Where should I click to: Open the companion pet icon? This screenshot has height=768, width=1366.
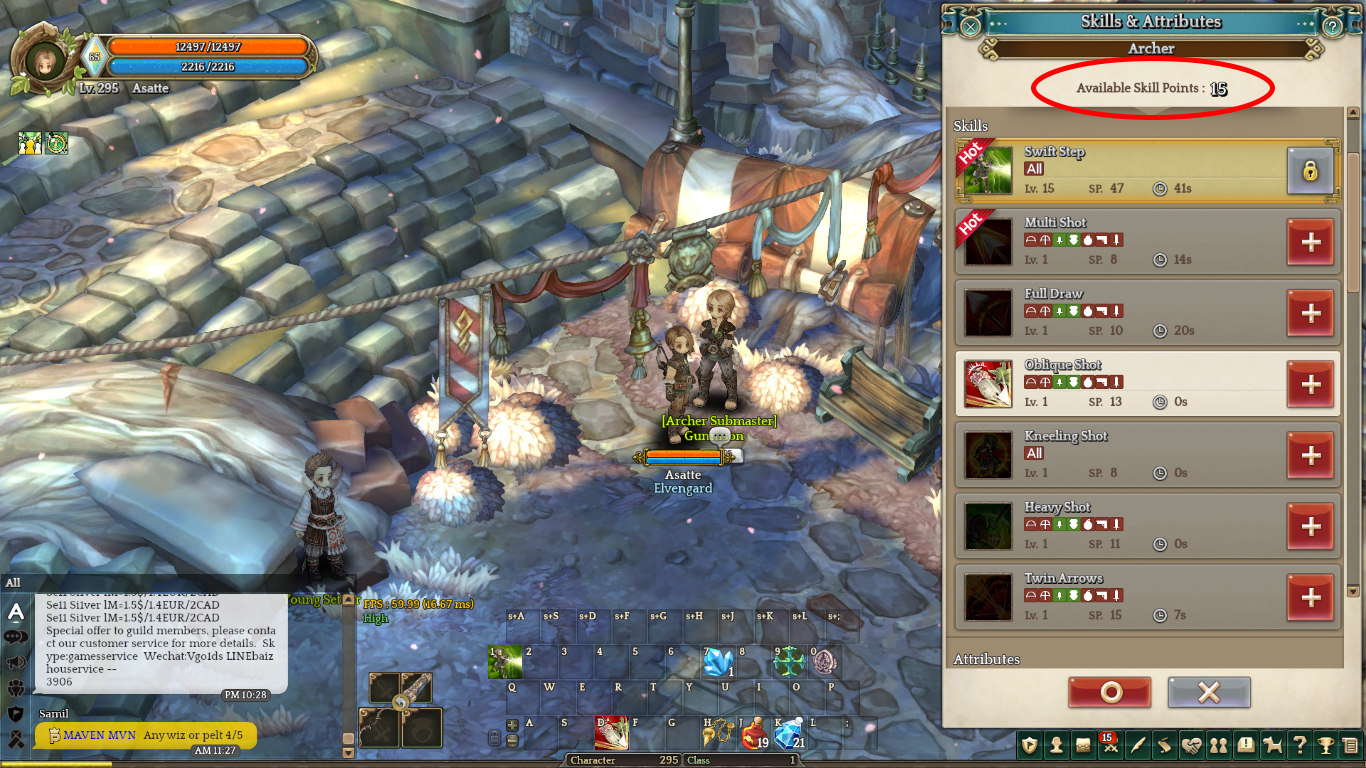1272,745
